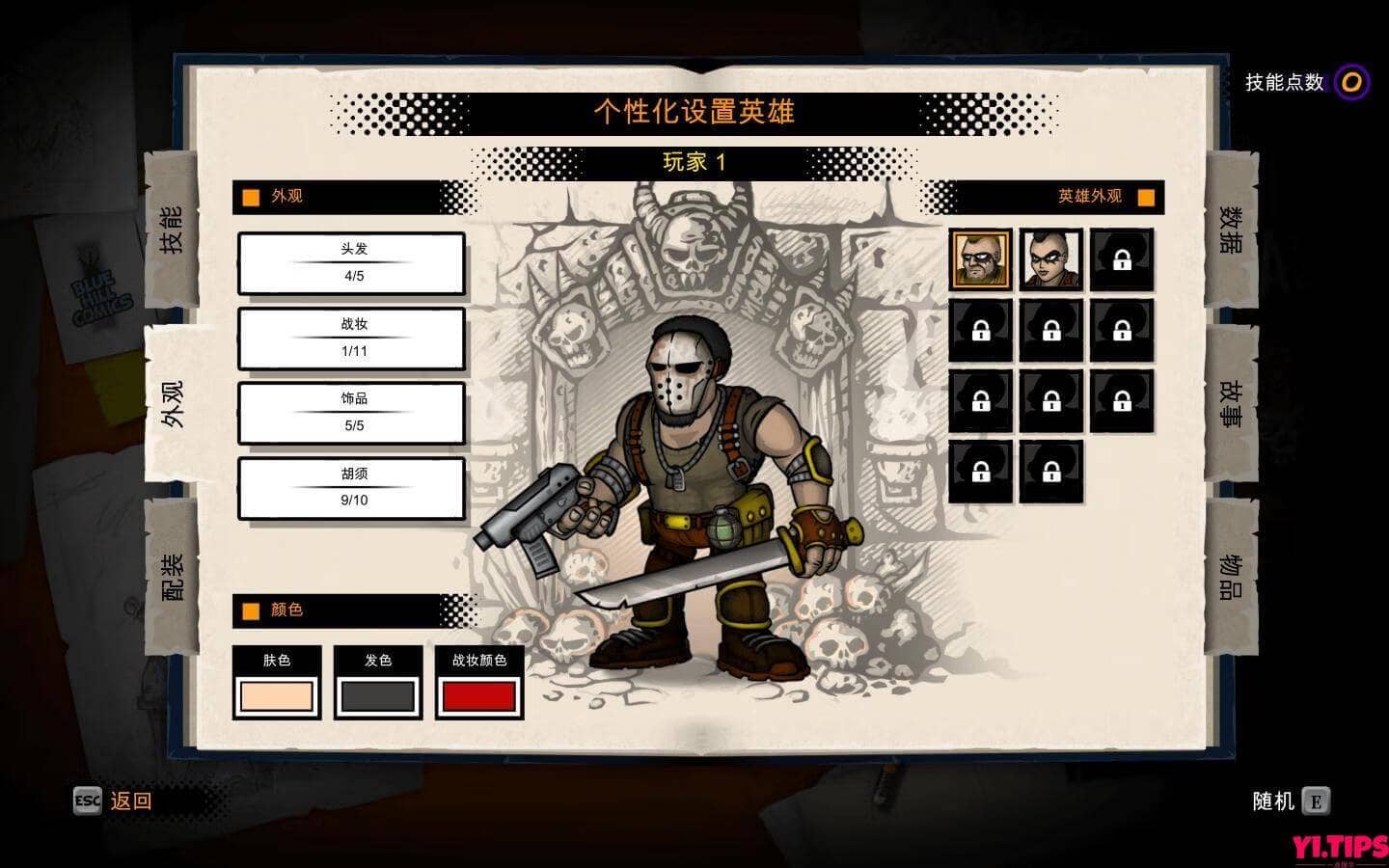
Task: Click the 战妆颜色 red war paint swatch
Action: pos(479,692)
